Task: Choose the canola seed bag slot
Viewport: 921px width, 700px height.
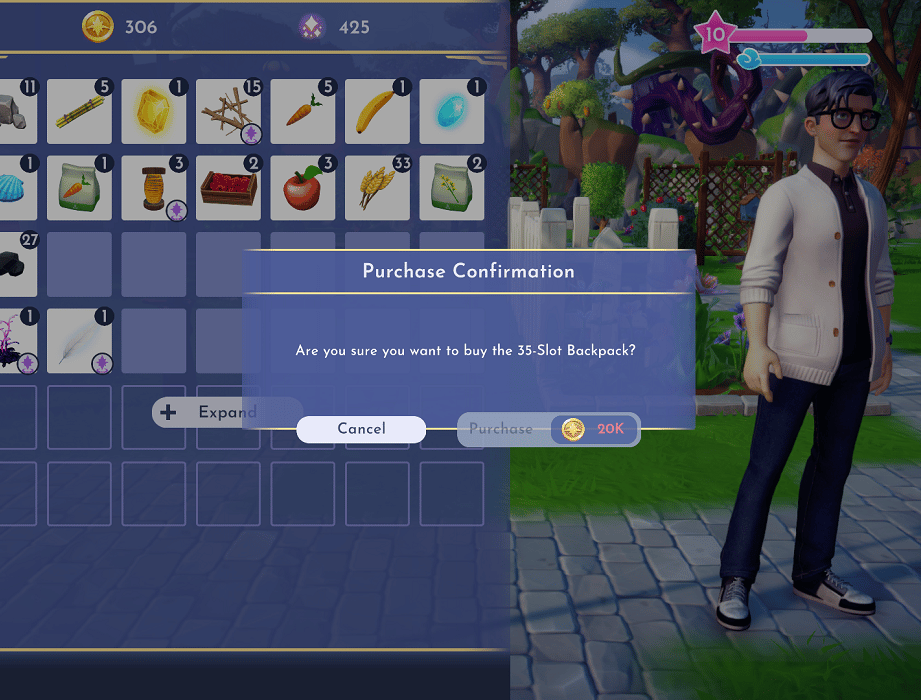Action: pos(451,187)
